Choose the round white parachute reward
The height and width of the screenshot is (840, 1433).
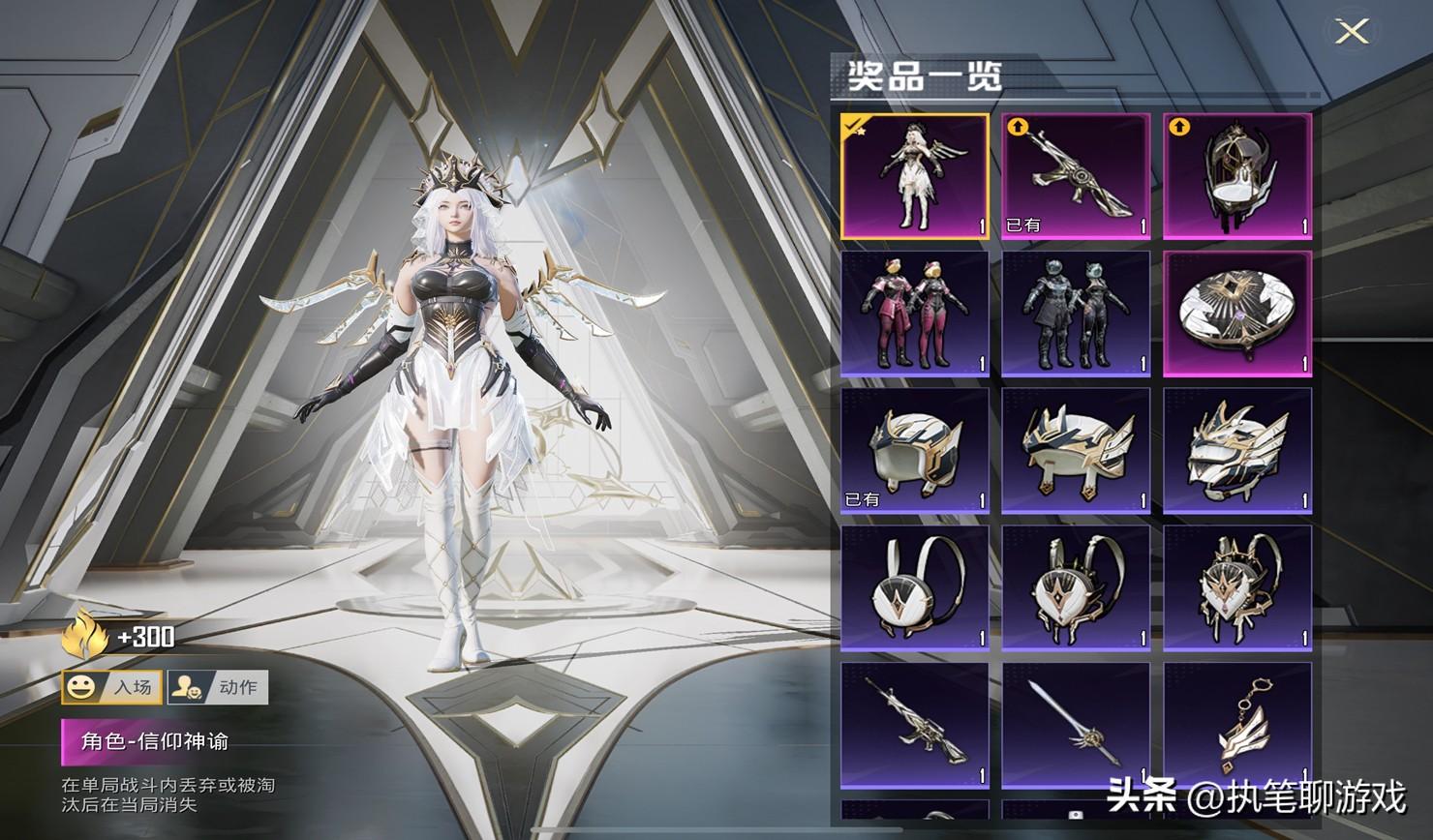[1236, 314]
